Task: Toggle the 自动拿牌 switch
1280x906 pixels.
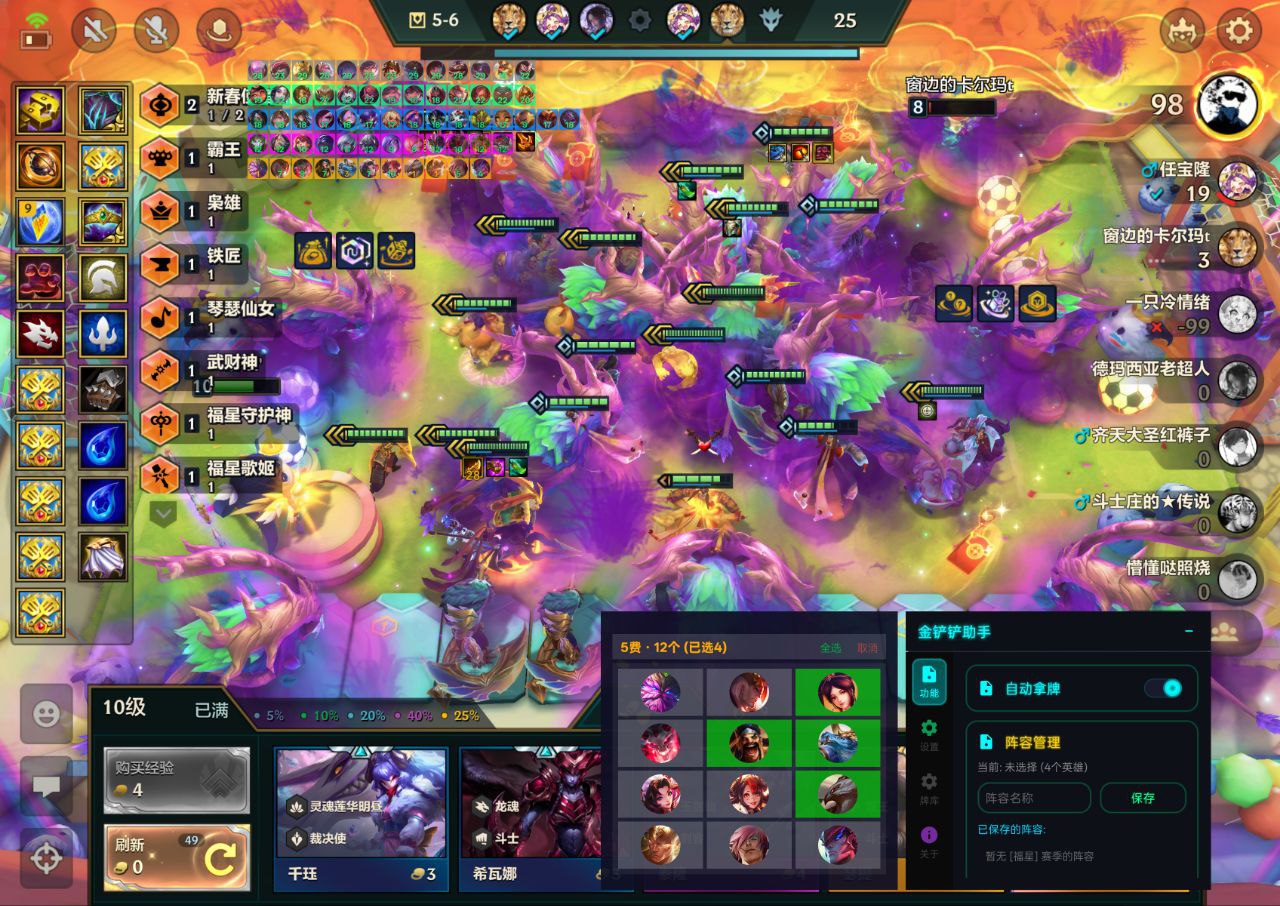Action: pyautogui.click(x=1164, y=688)
